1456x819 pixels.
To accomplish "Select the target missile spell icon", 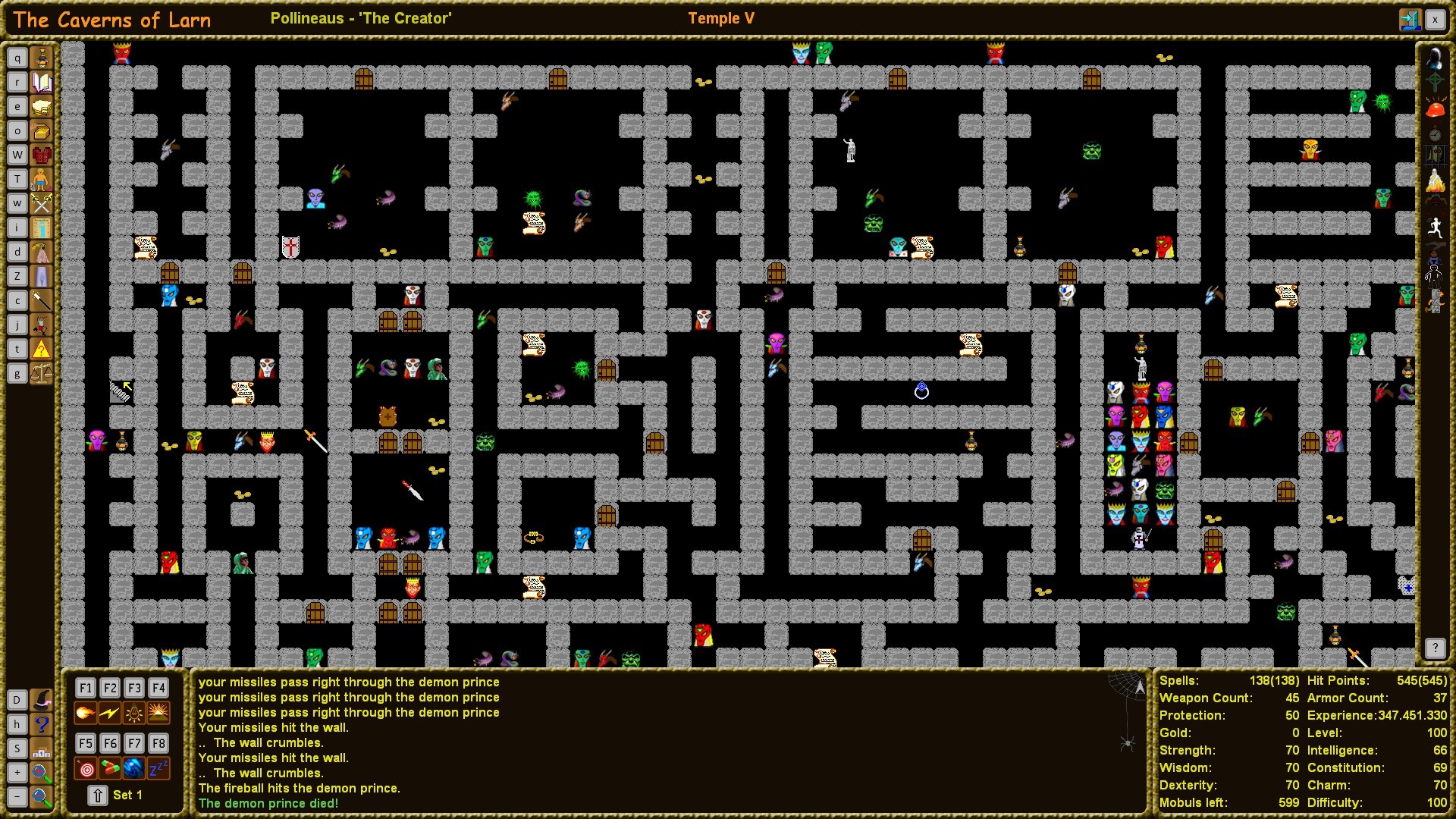I will click(x=85, y=768).
